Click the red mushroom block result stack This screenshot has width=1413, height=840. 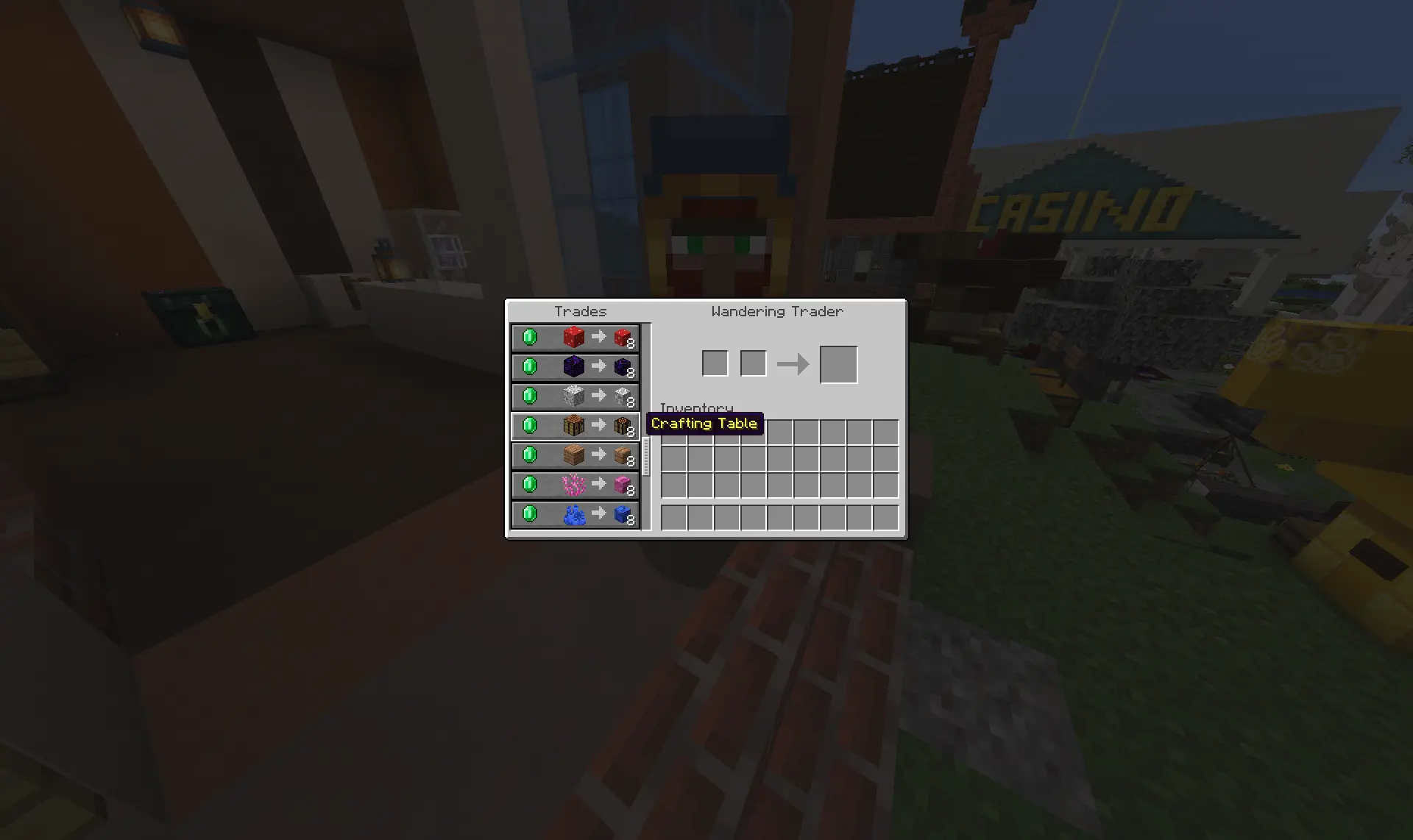click(622, 337)
